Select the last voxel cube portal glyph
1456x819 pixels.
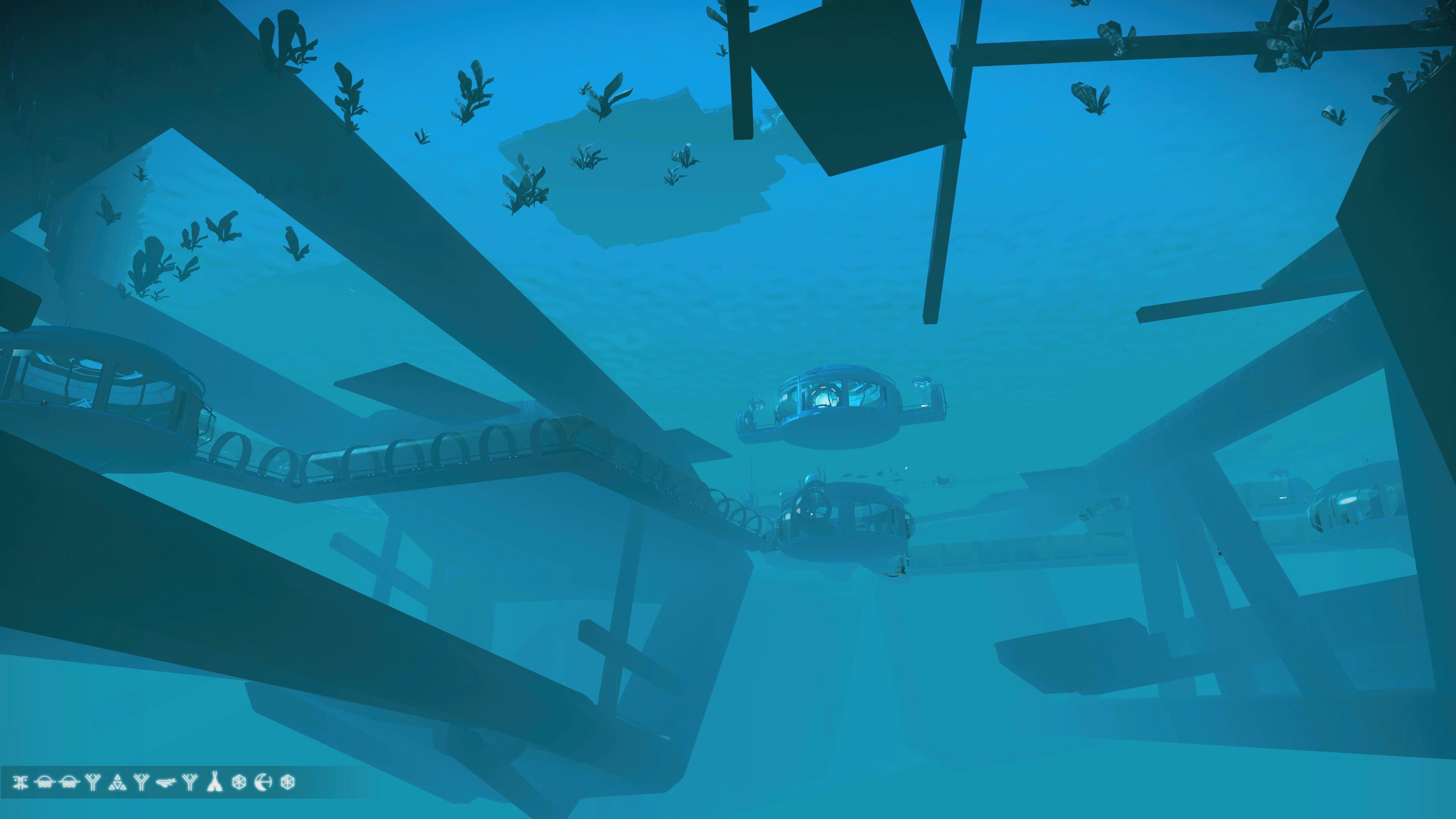click(x=288, y=782)
